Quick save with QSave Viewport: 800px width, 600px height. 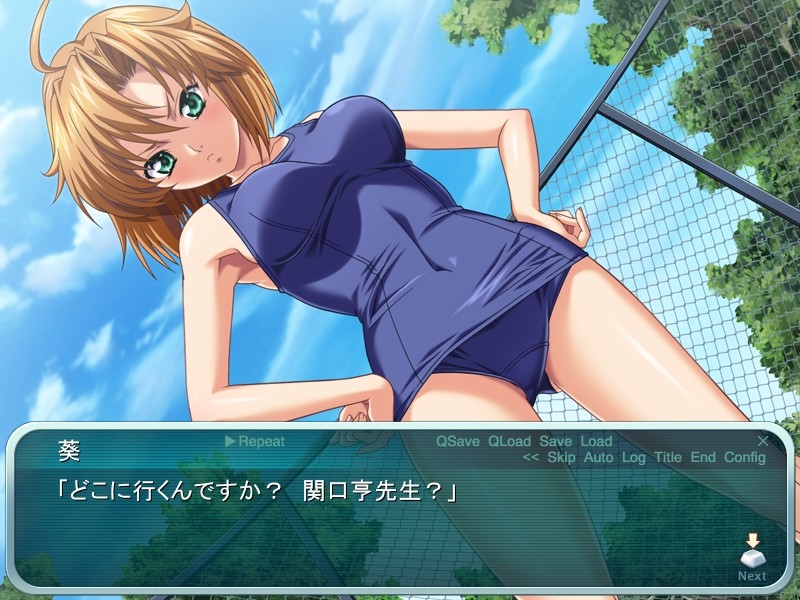[458, 441]
